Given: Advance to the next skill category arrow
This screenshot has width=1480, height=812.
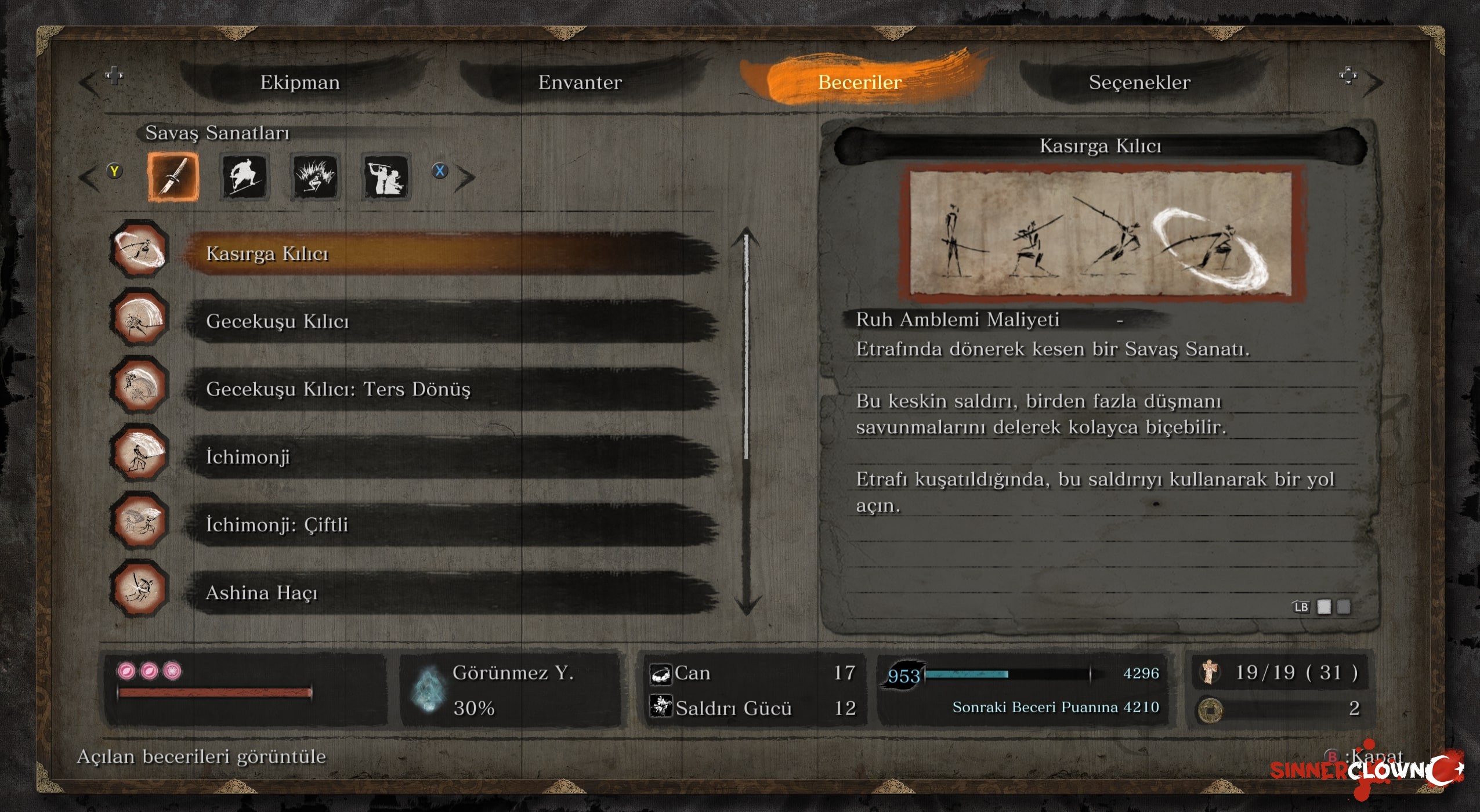Looking at the screenshot, I should (465, 177).
